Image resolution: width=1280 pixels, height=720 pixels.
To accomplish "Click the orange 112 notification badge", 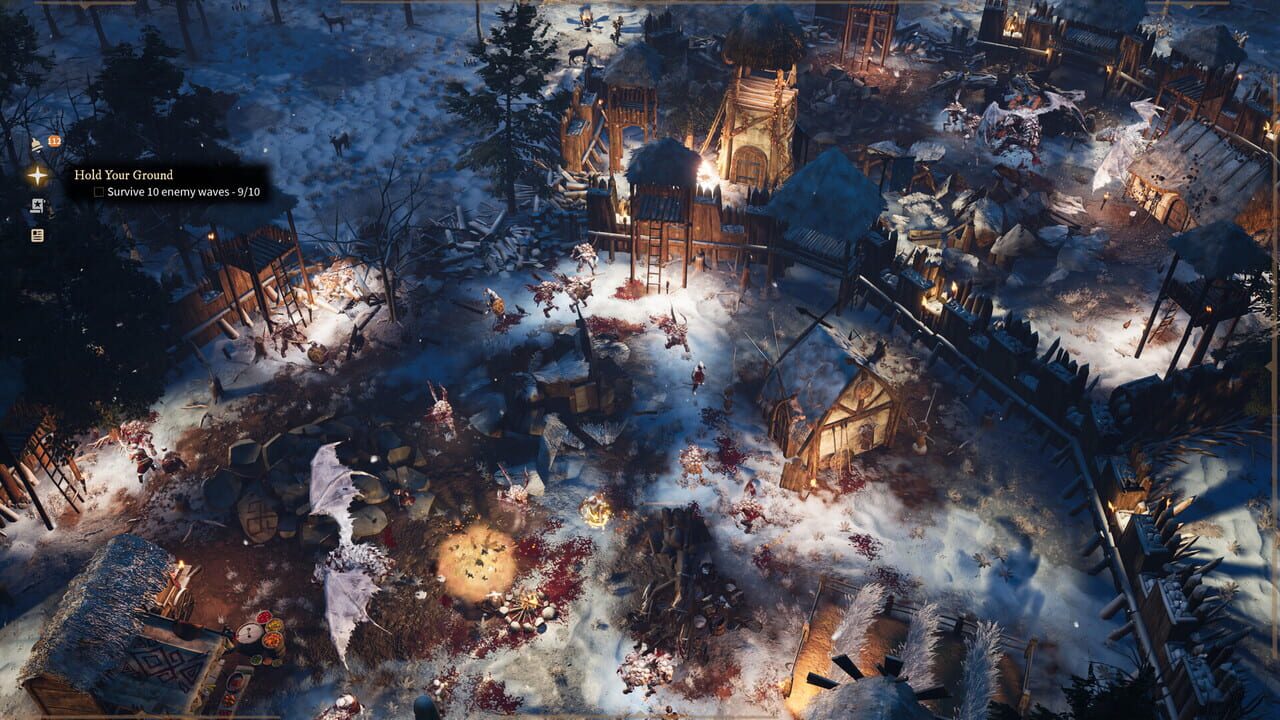I will (53, 140).
